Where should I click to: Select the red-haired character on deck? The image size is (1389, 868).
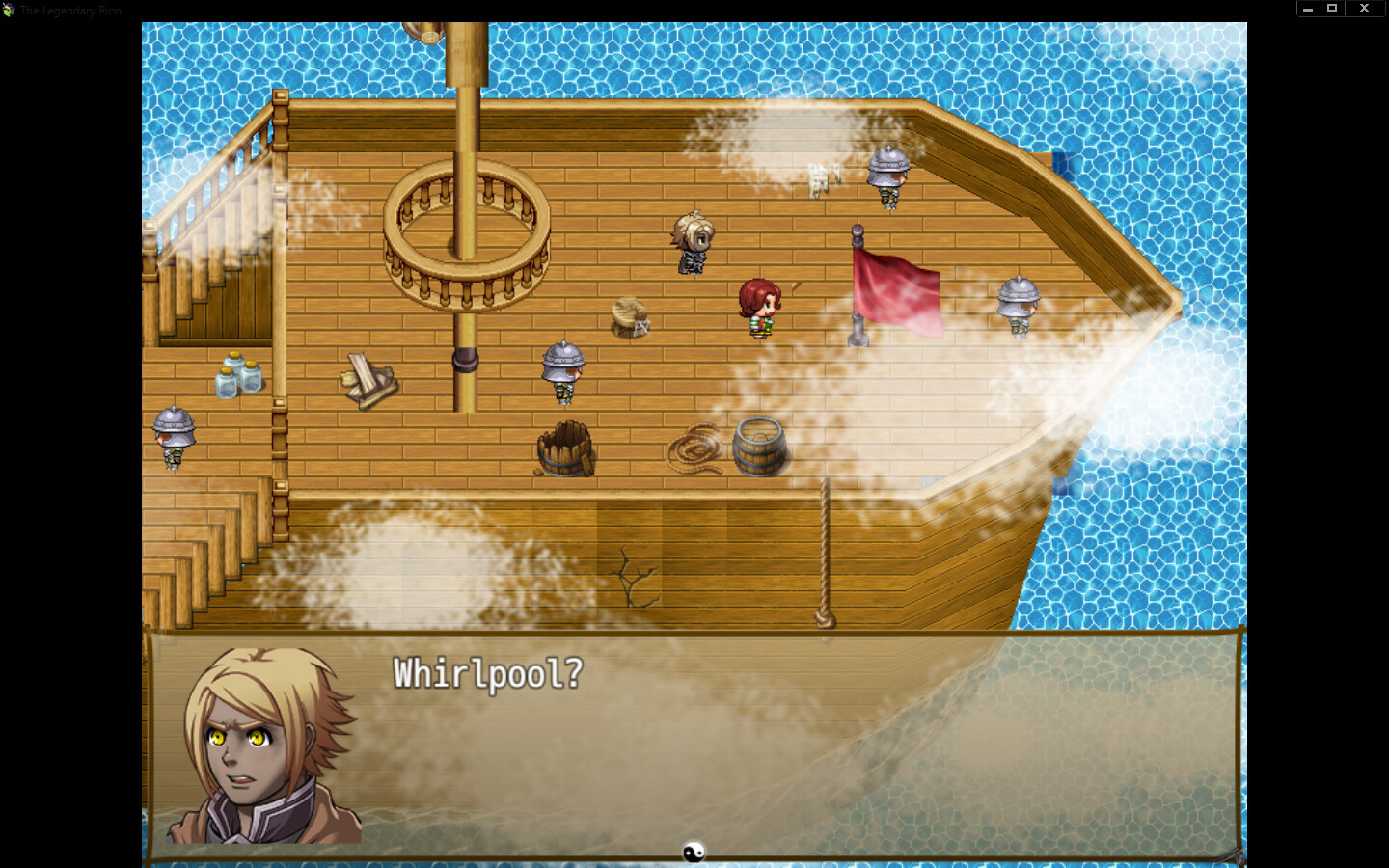(761, 307)
